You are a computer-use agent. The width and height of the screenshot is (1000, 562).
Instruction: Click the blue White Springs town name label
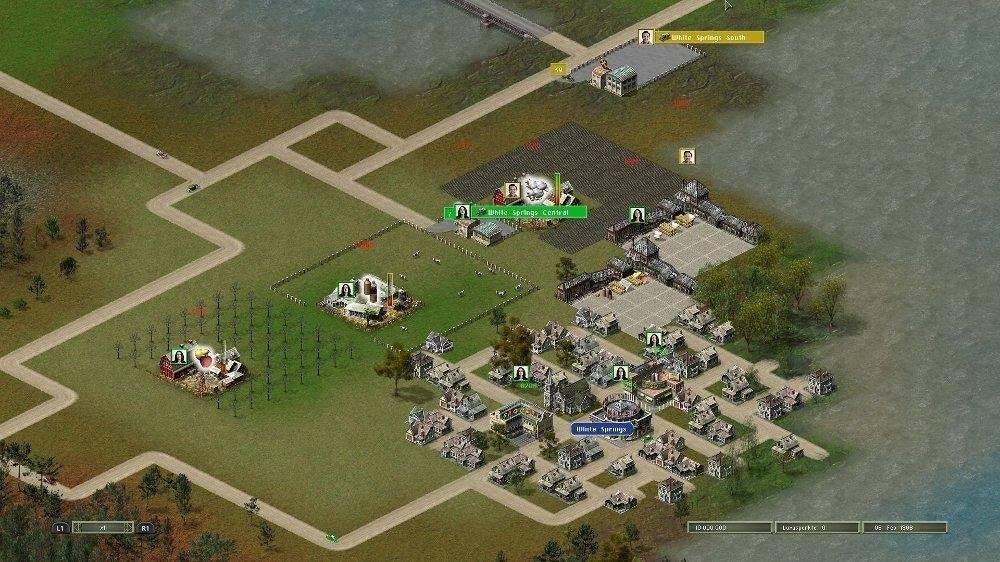(603, 429)
